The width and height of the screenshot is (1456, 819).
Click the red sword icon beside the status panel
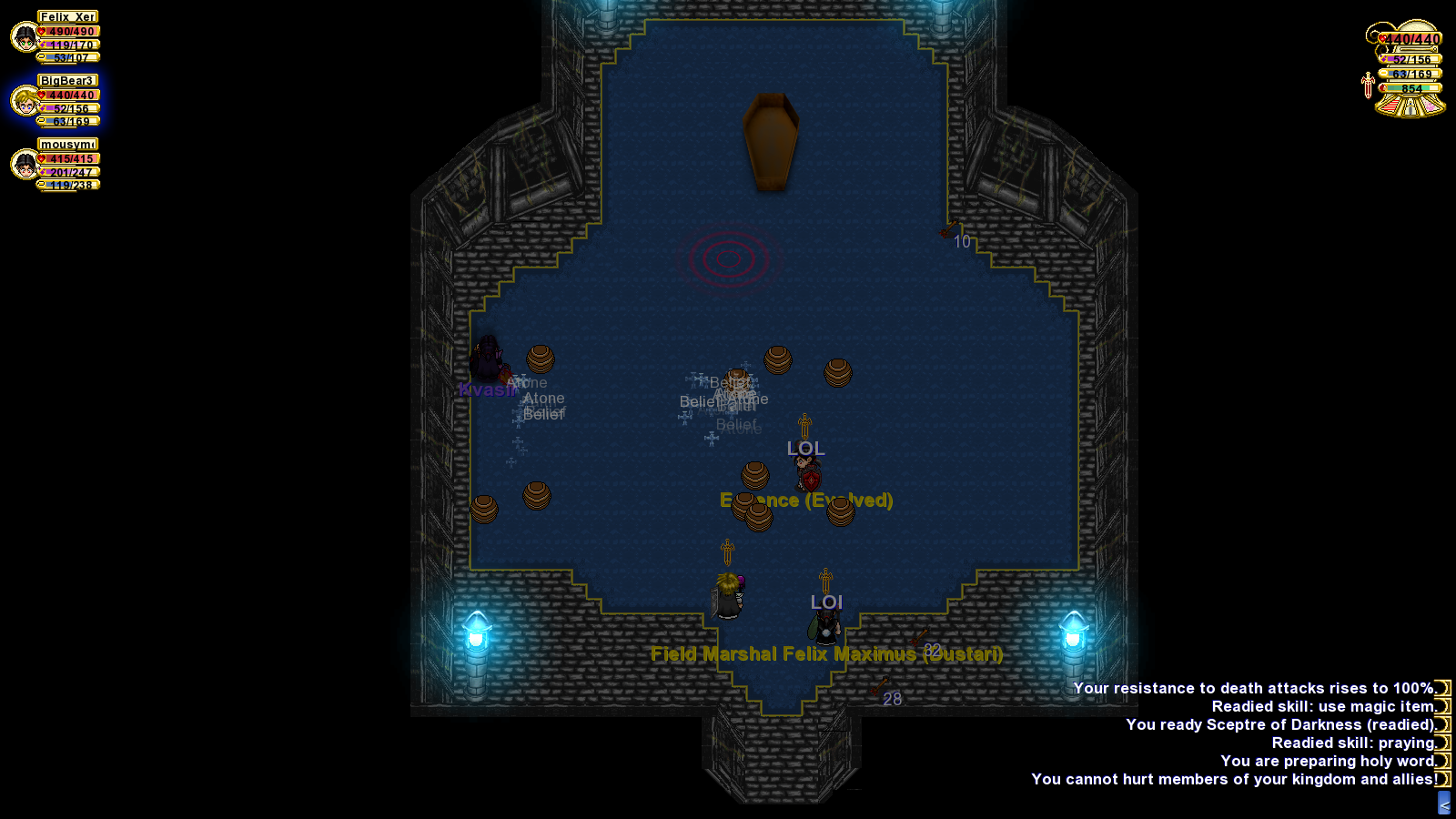click(x=1367, y=85)
